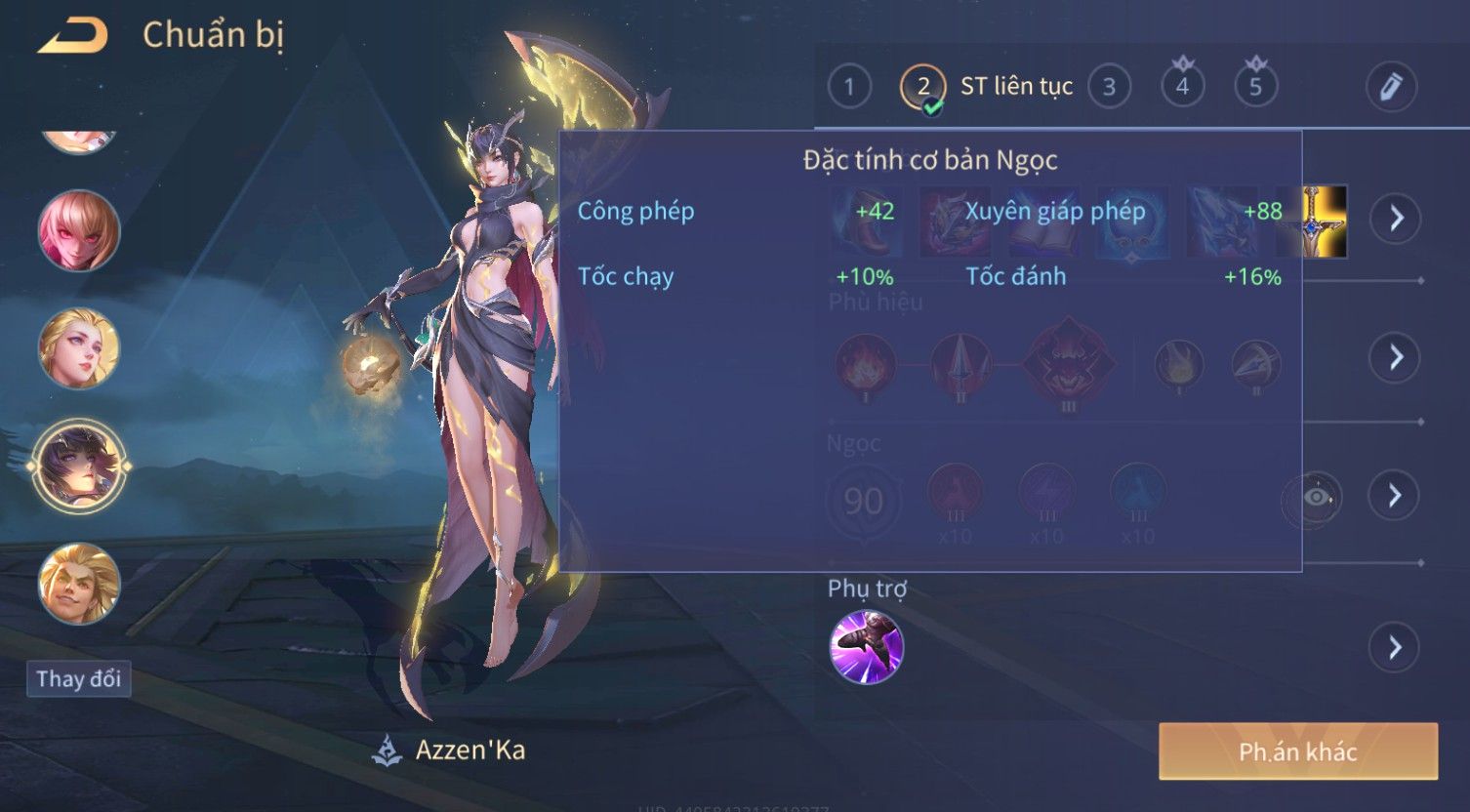Click the Ph.án khác button
The width and height of the screenshot is (1470, 812).
point(1297,751)
